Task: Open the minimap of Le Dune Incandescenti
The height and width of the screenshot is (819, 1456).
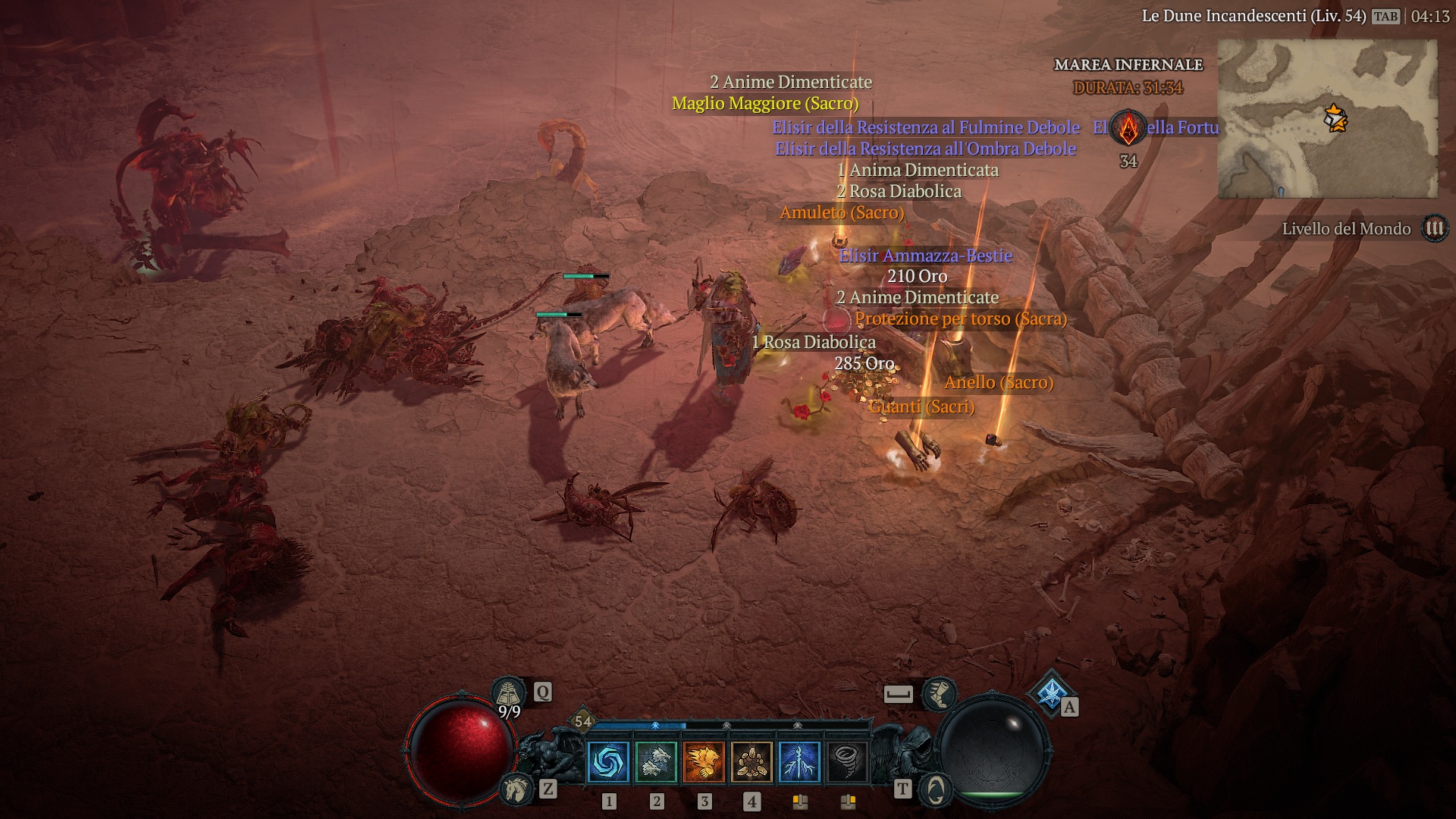Action: coord(1327,119)
